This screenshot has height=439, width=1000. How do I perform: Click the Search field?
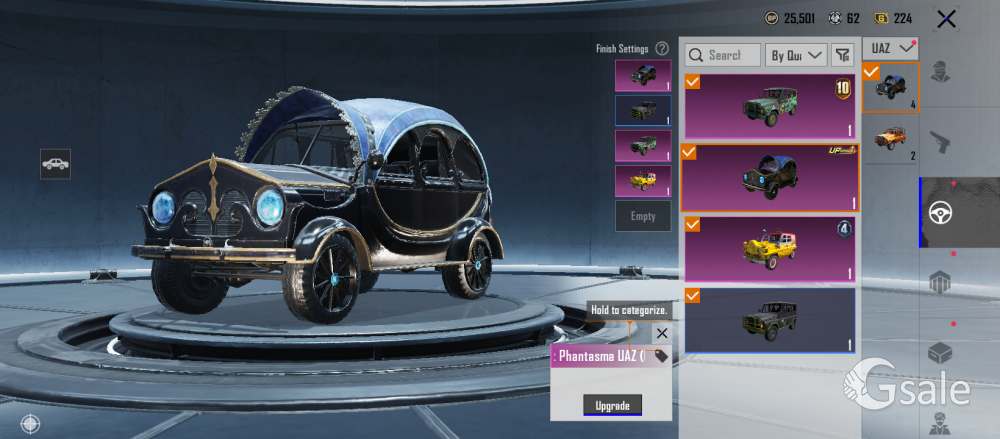pyautogui.click(x=723, y=55)
